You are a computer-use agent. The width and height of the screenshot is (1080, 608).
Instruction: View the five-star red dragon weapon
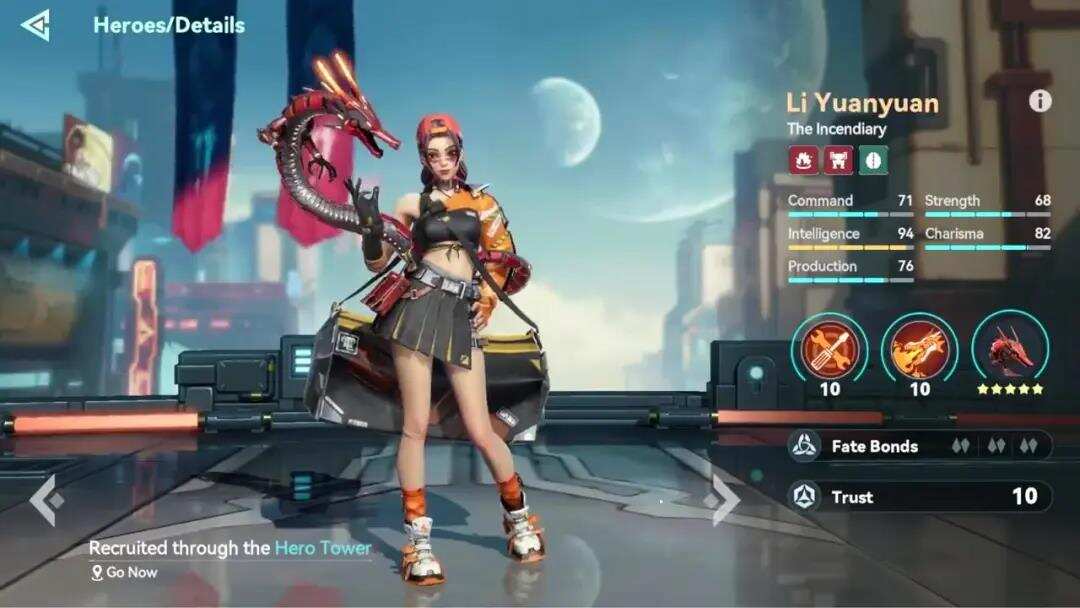(x=1010, y=348)
